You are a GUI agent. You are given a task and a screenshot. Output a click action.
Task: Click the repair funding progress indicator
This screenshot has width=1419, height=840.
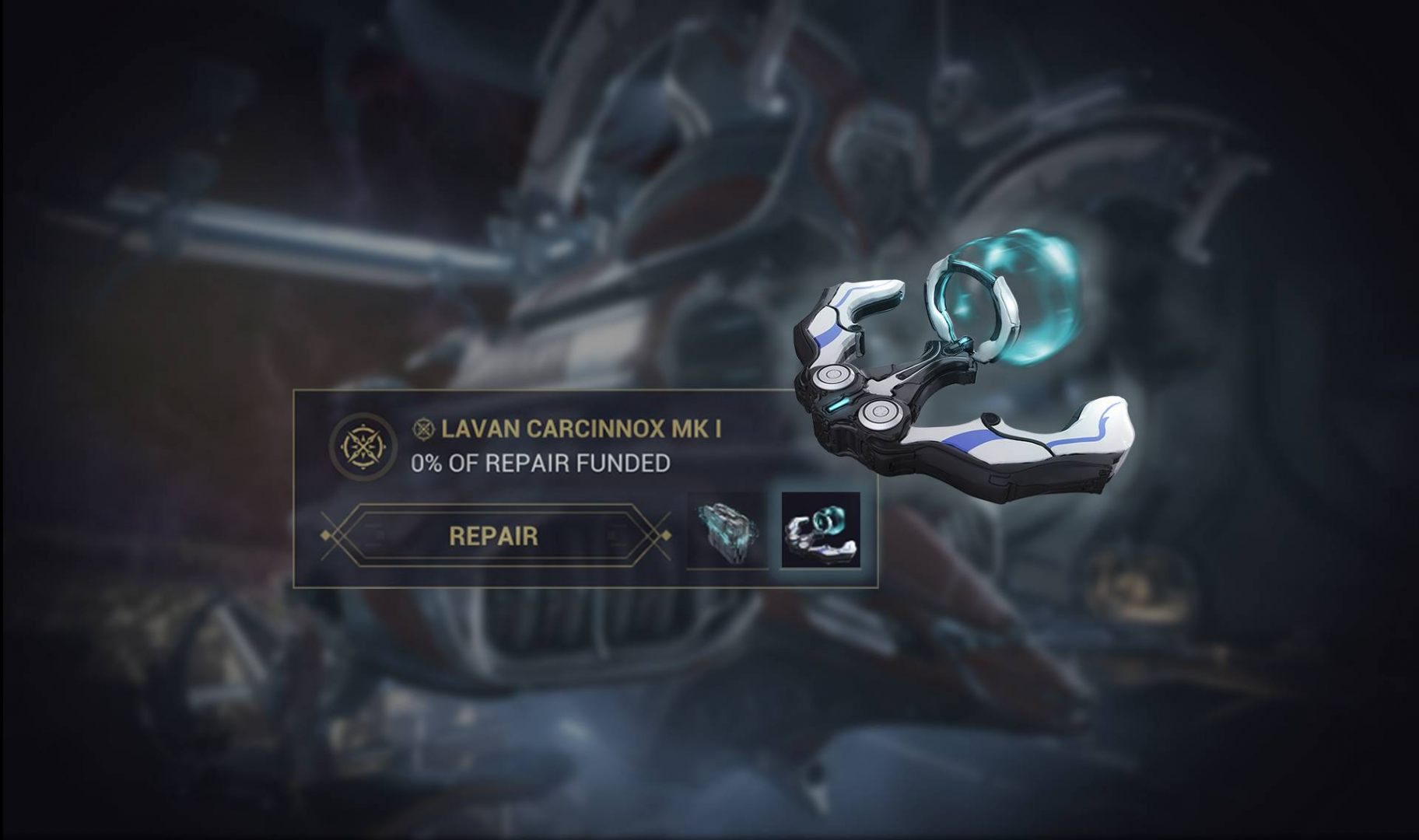click(x=541, y=466)
